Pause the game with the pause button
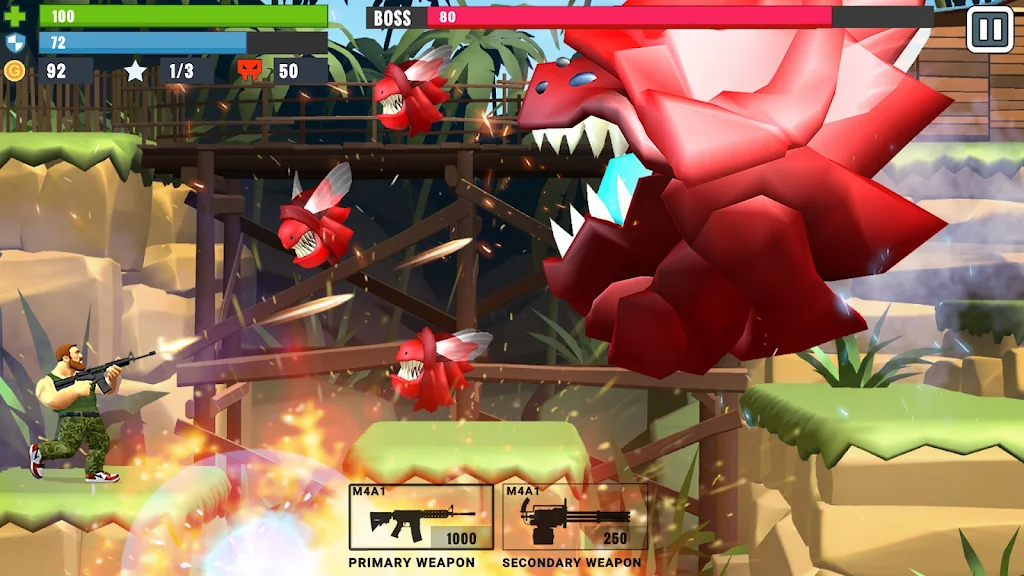This screenshot has width=1024, height=576. click(990, 29)
